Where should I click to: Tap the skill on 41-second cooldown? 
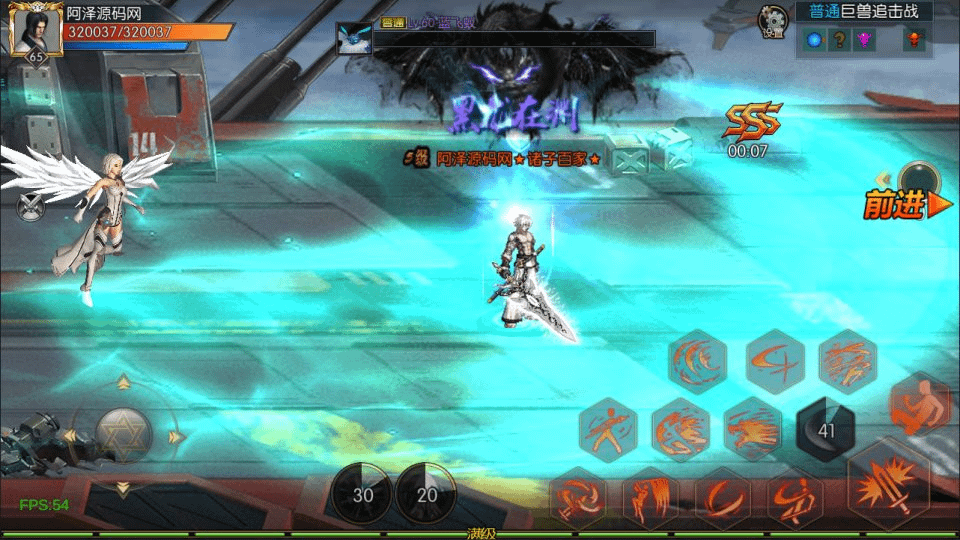(x=826, y=430)
